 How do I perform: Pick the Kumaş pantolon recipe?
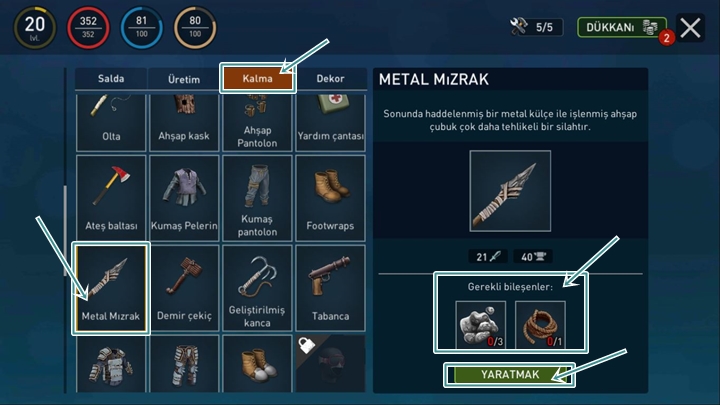(x=257, y=197)
